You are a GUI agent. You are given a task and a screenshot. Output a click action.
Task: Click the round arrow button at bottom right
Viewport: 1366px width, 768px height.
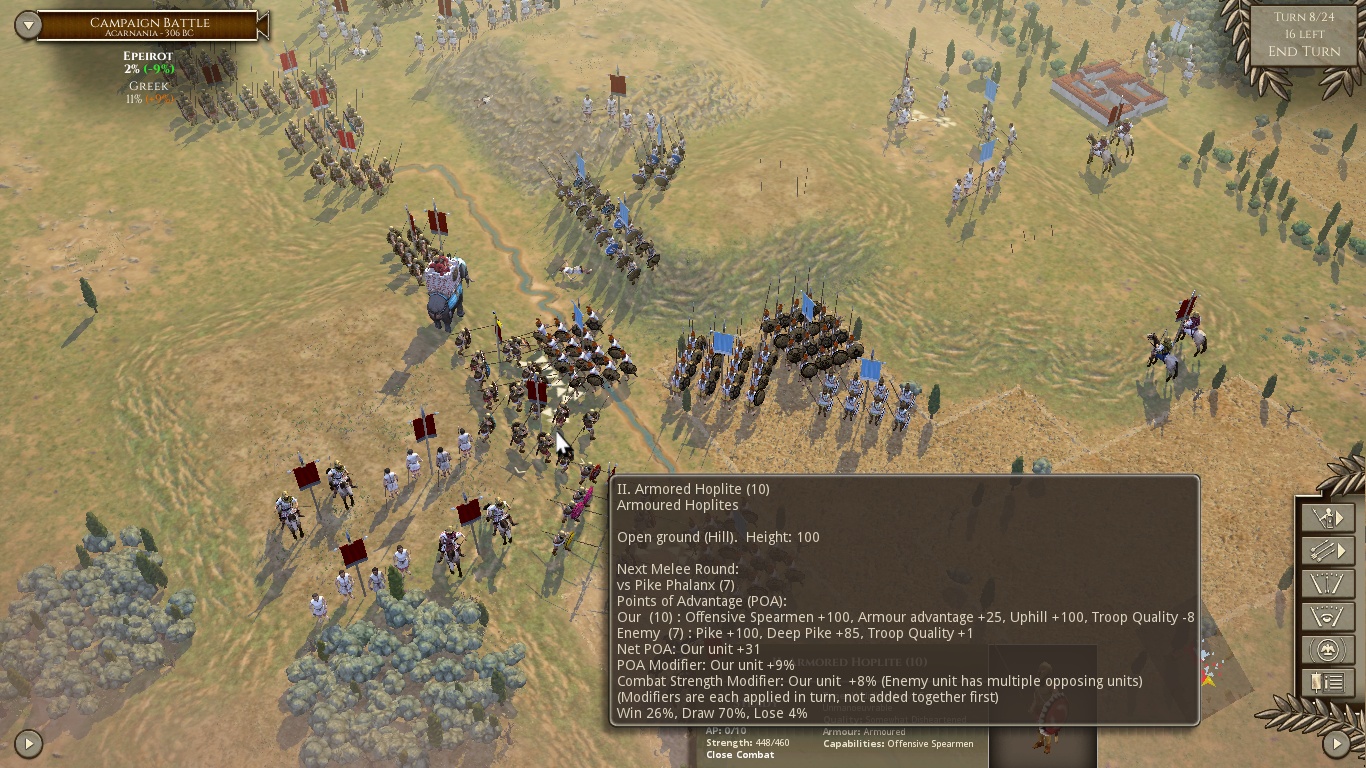click(x=1337, y=743)
